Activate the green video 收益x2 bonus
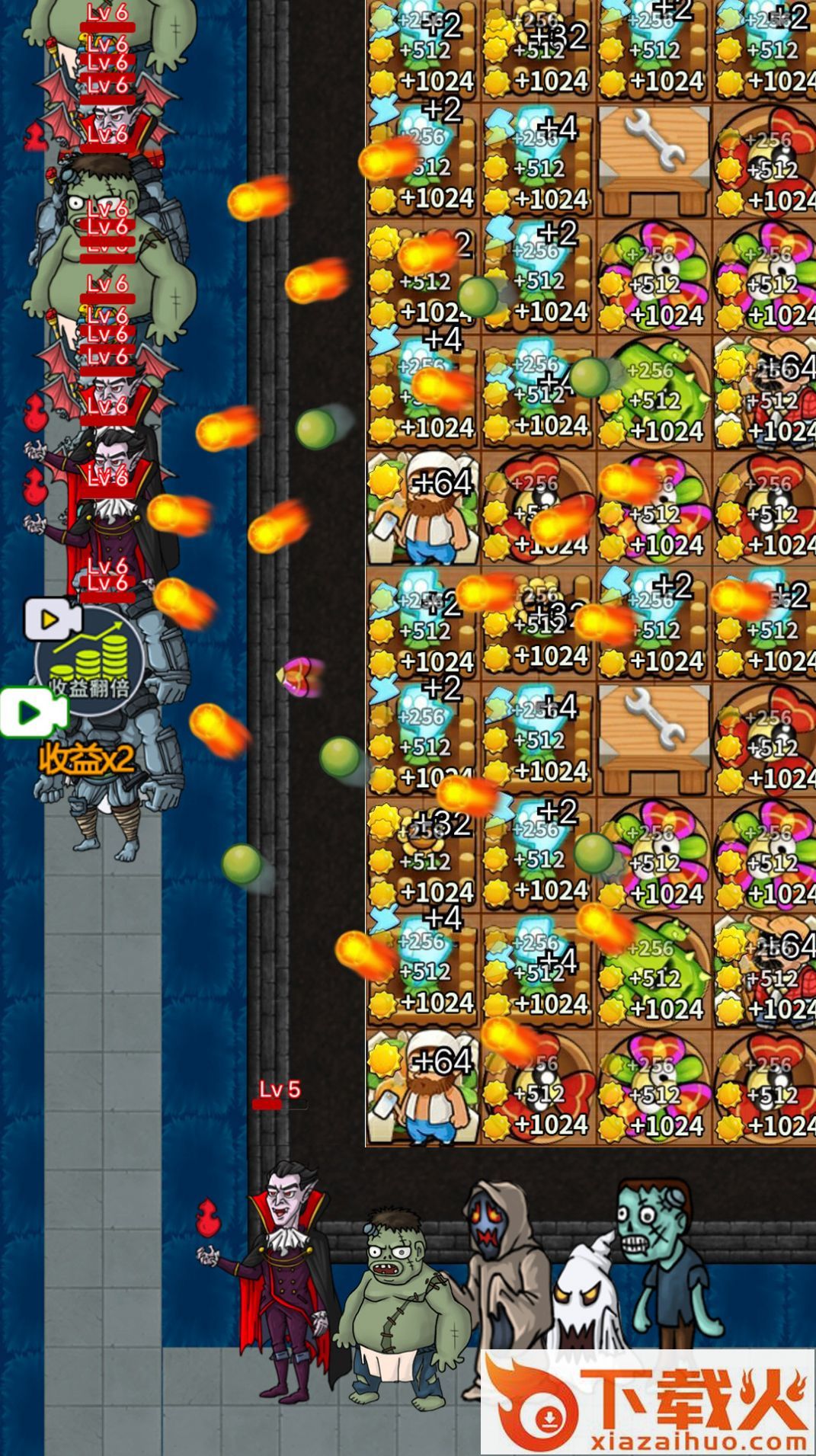Image resolution: width=816 pixels, height=1456 pixels. coord(35,714)
